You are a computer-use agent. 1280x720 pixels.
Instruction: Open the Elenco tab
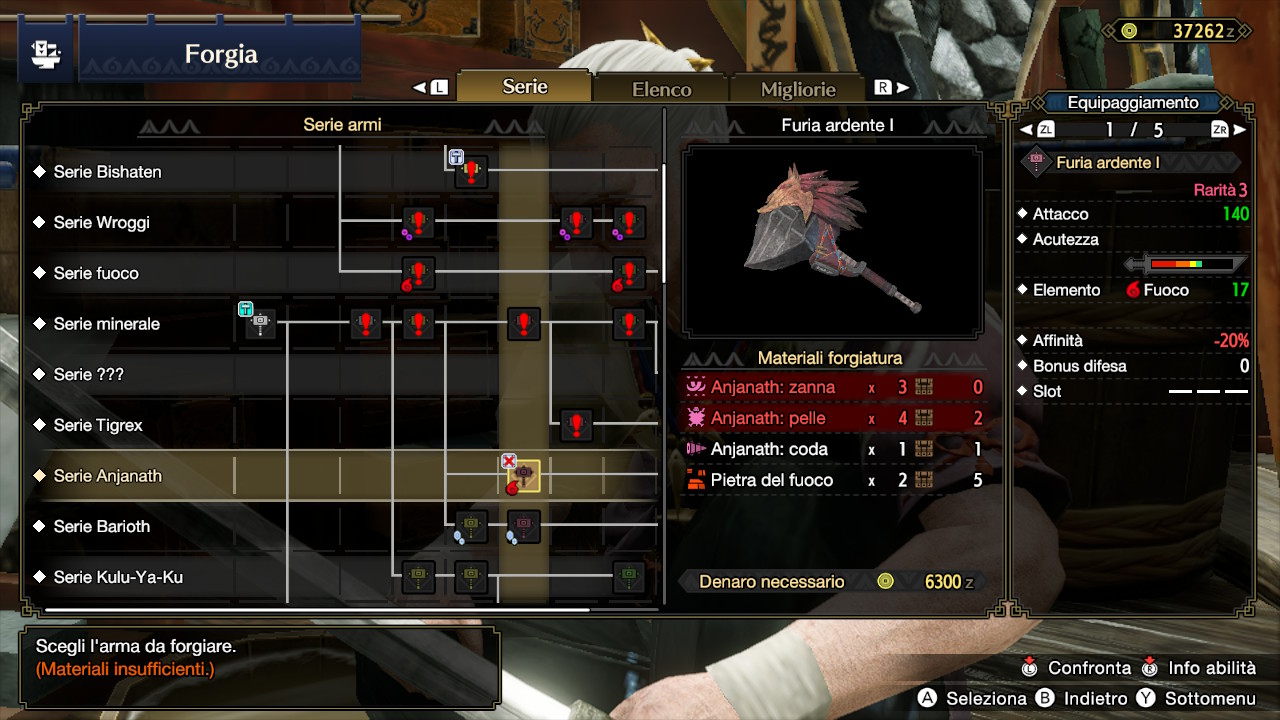coord(661,89)
